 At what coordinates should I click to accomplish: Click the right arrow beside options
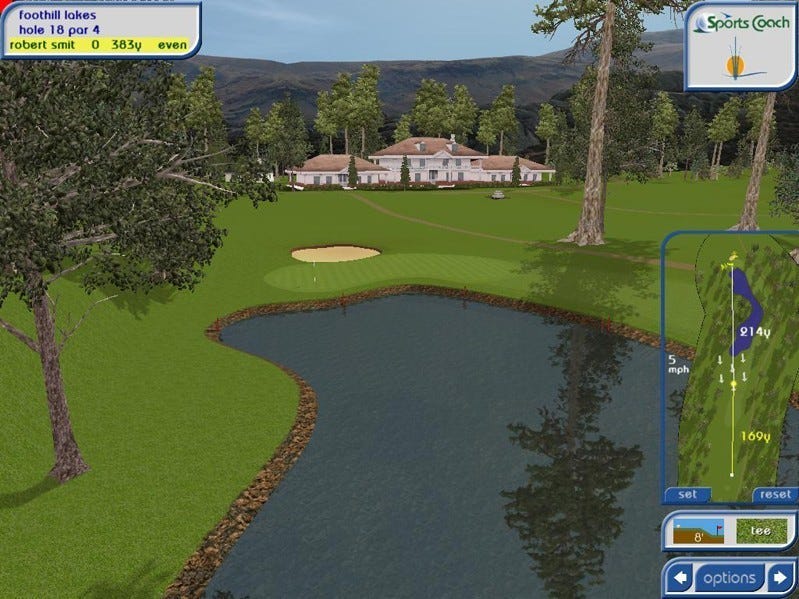(x=778, y=578)
